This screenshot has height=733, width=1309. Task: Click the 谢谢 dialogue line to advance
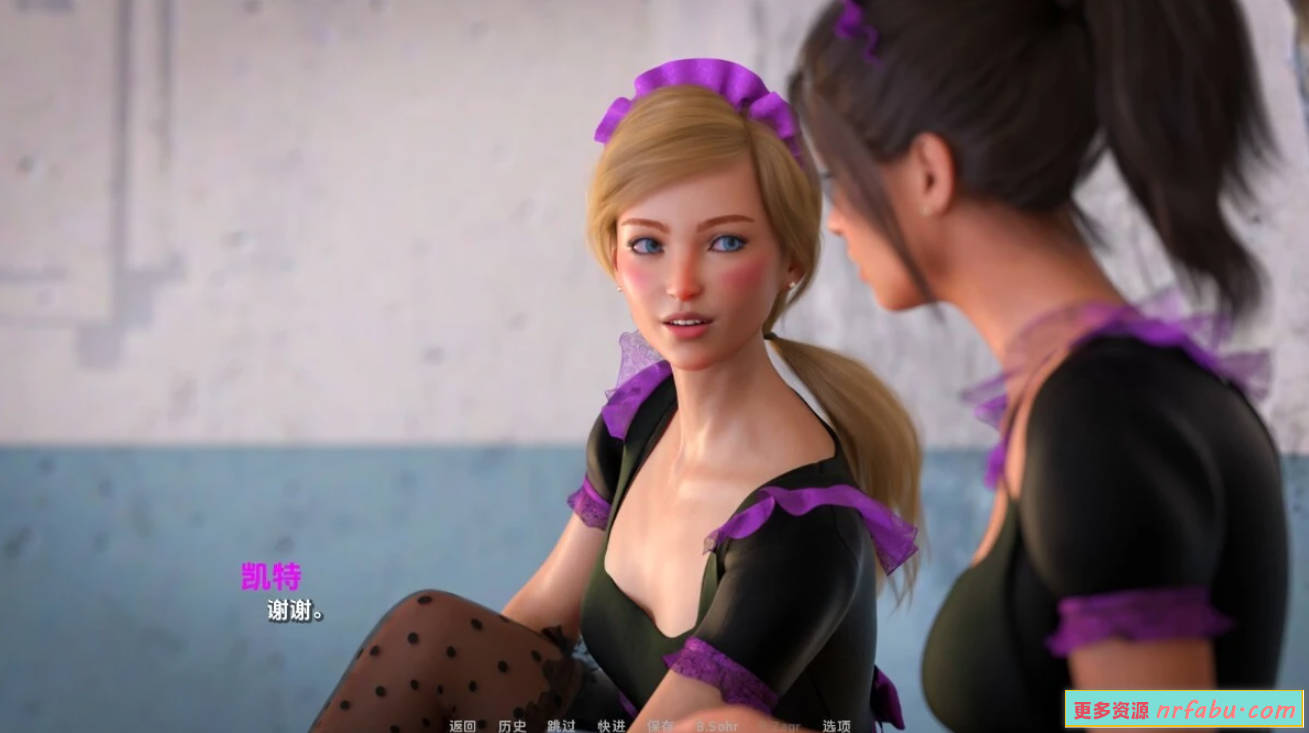[x=297, y=611]
